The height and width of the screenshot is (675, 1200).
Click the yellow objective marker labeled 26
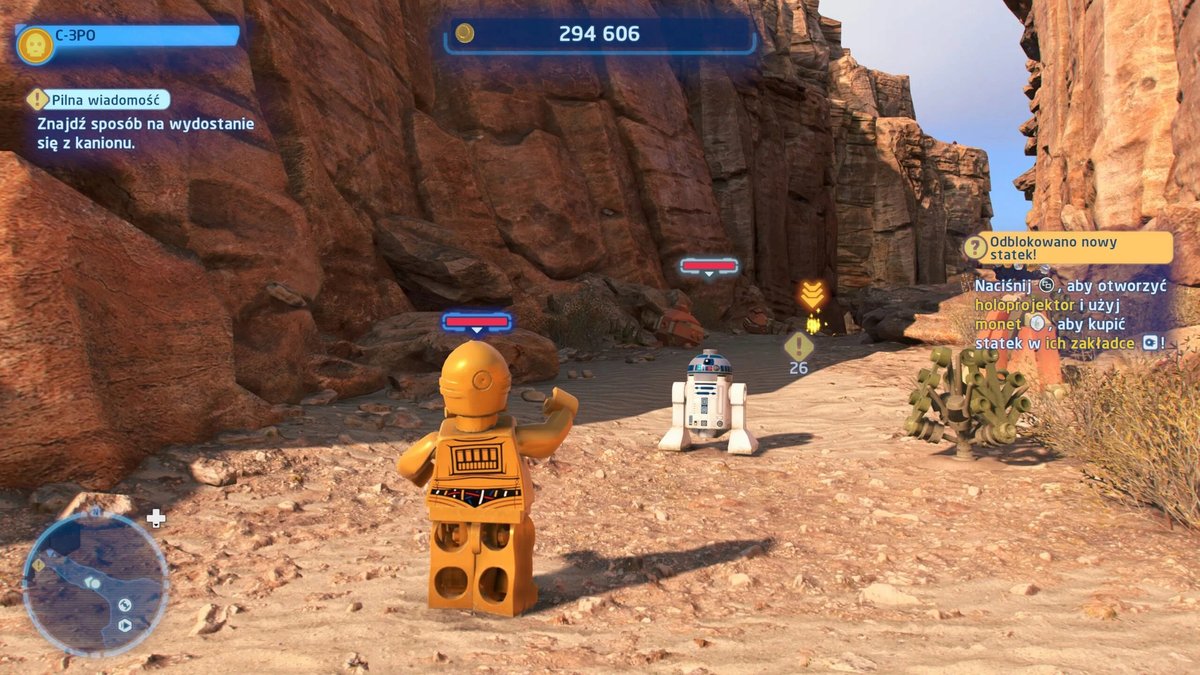(x=798, y=346)
